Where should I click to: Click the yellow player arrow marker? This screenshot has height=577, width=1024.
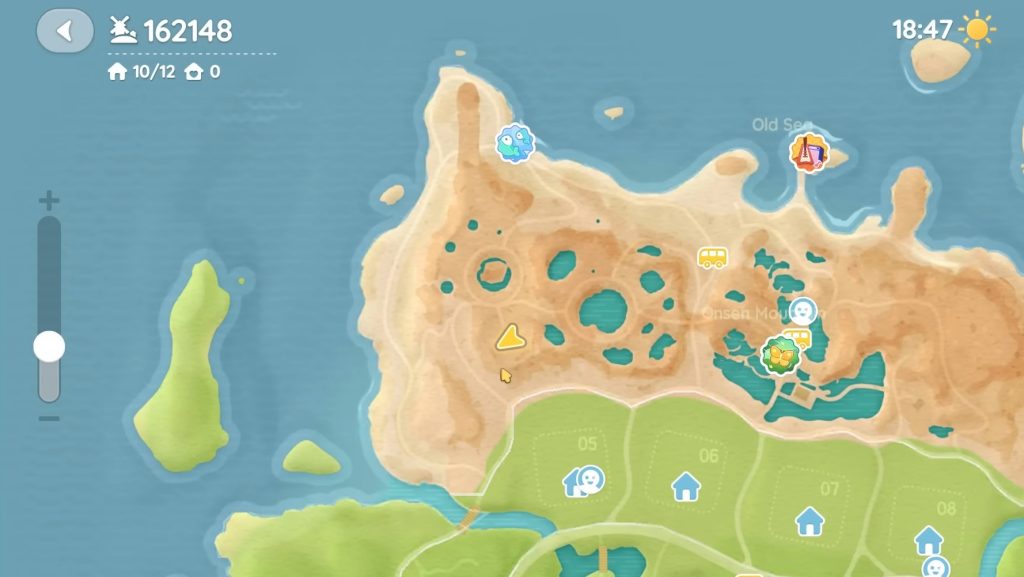click(x=511, y=338)
